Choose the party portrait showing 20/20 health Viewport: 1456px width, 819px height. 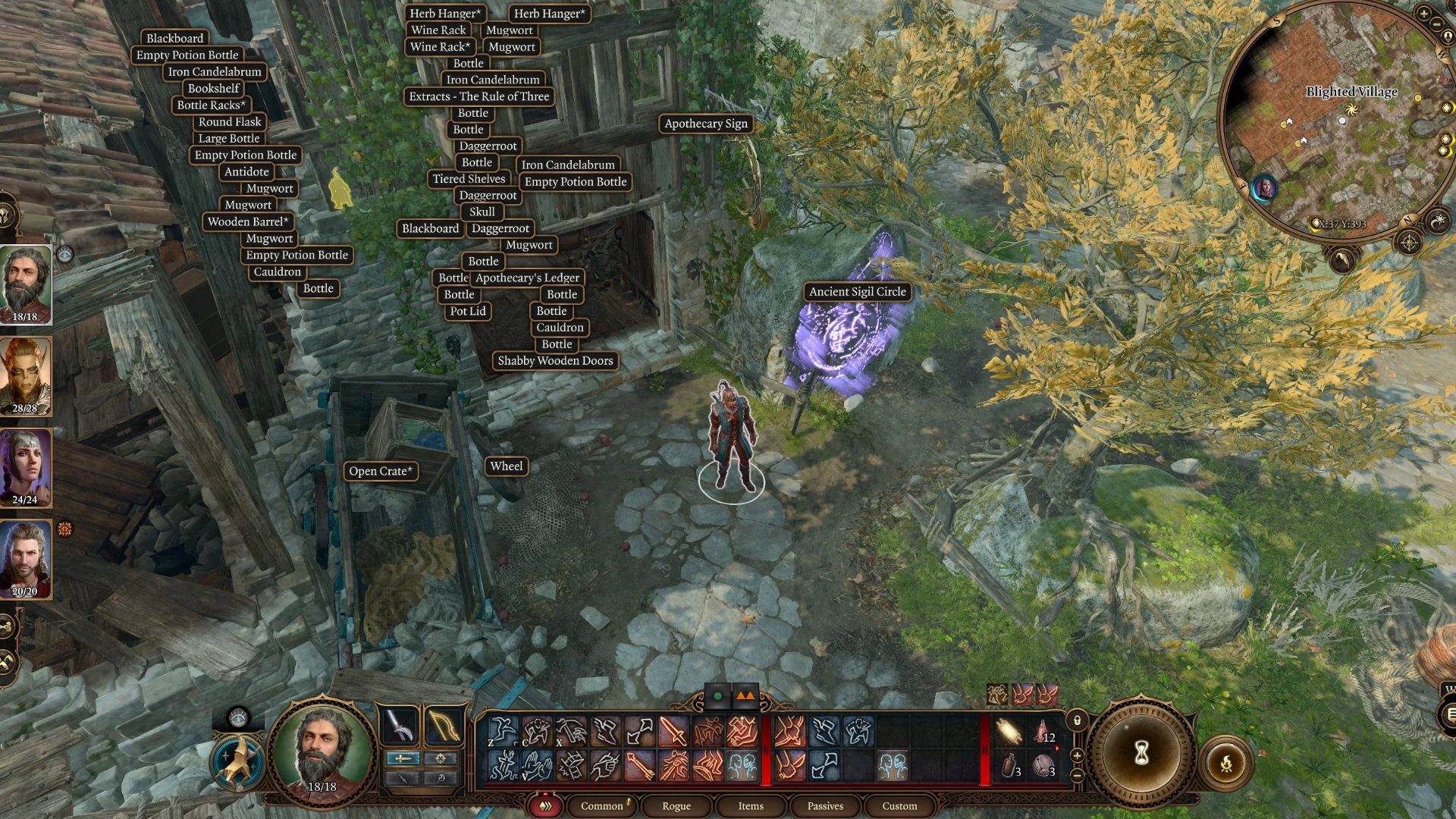pos(25,559)
